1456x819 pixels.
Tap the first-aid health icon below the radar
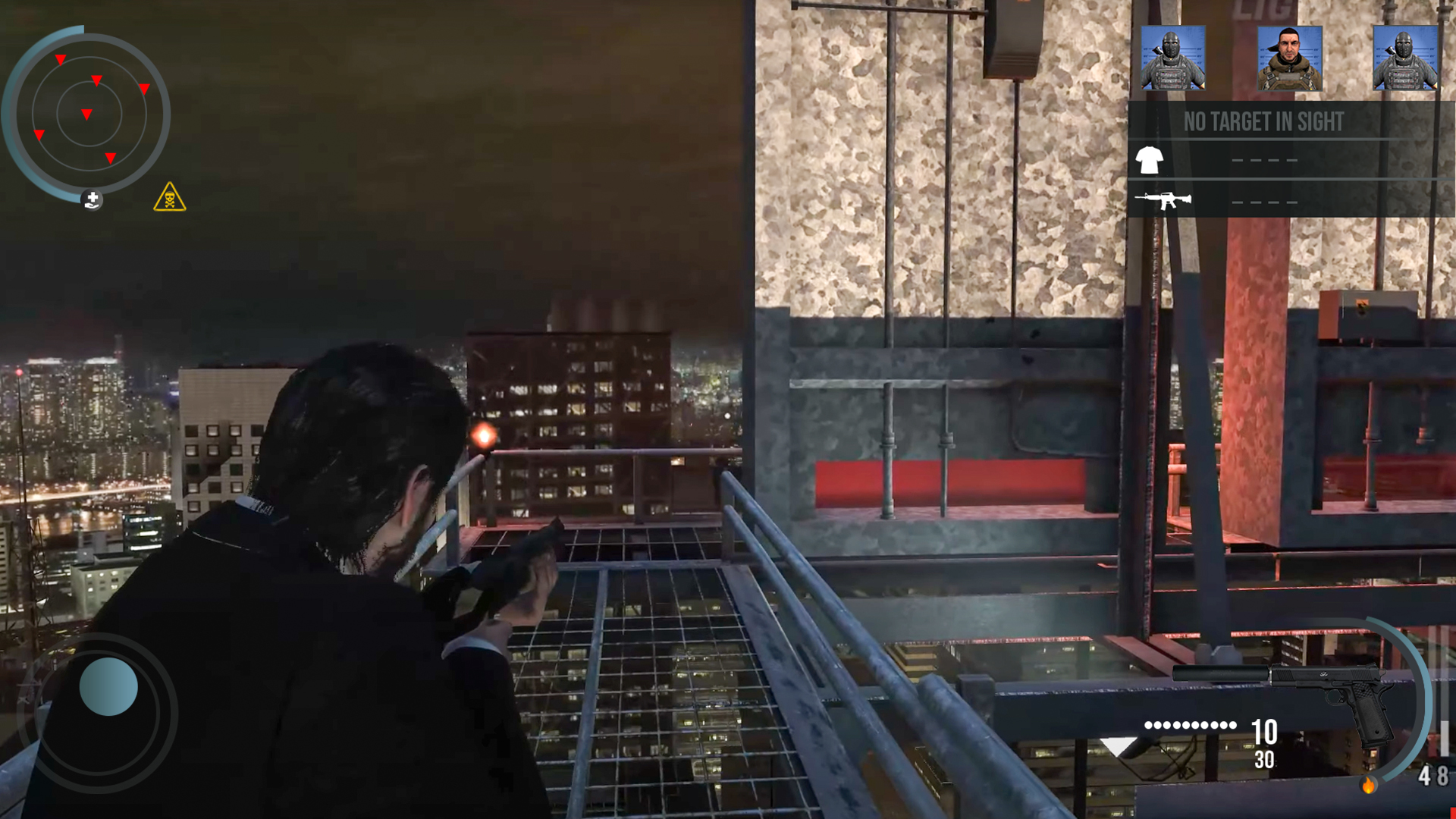(91, 200)
